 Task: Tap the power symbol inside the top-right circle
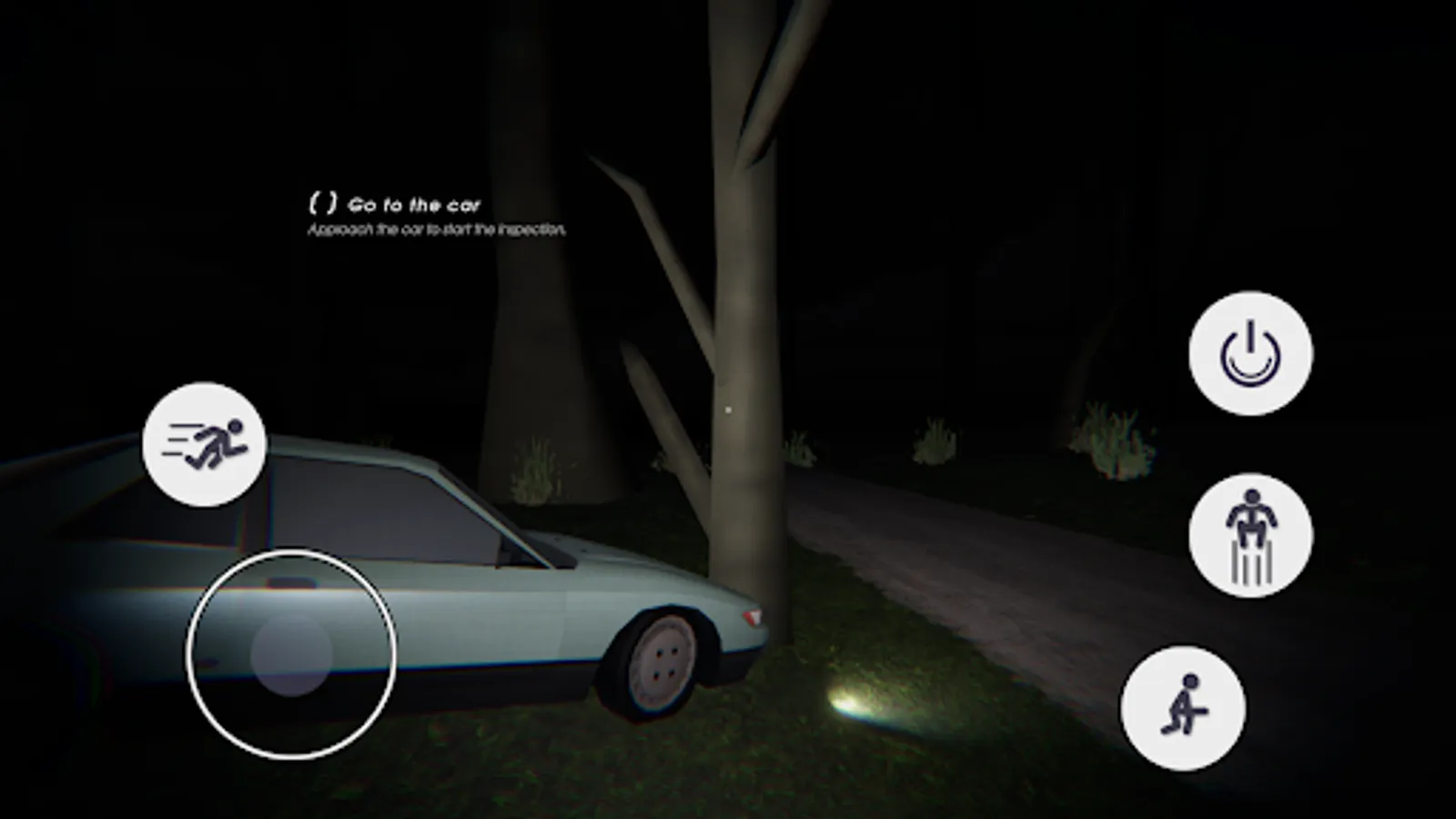[x=1250, y=355]
